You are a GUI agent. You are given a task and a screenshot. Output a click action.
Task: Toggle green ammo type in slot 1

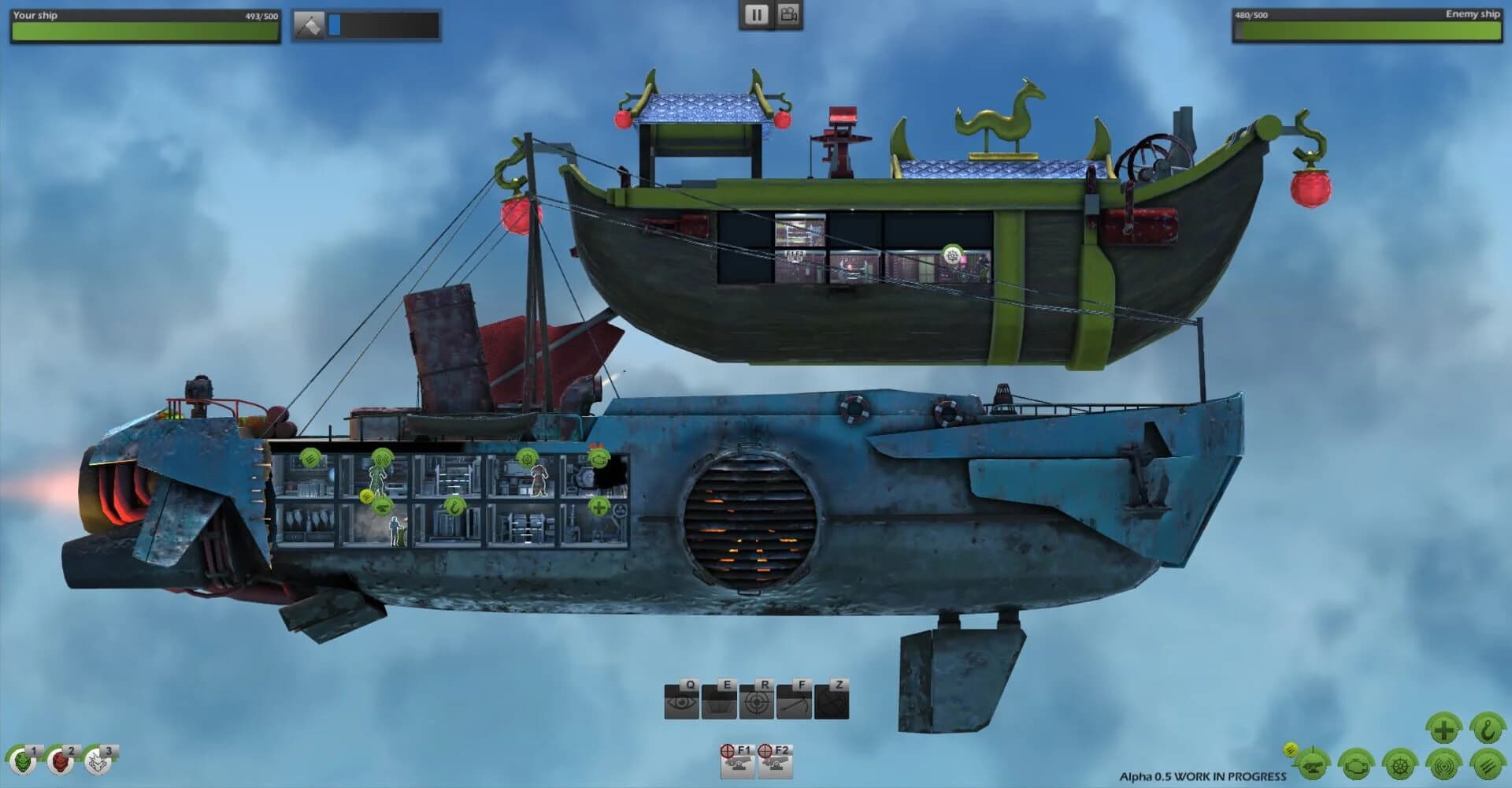point(23,761)
